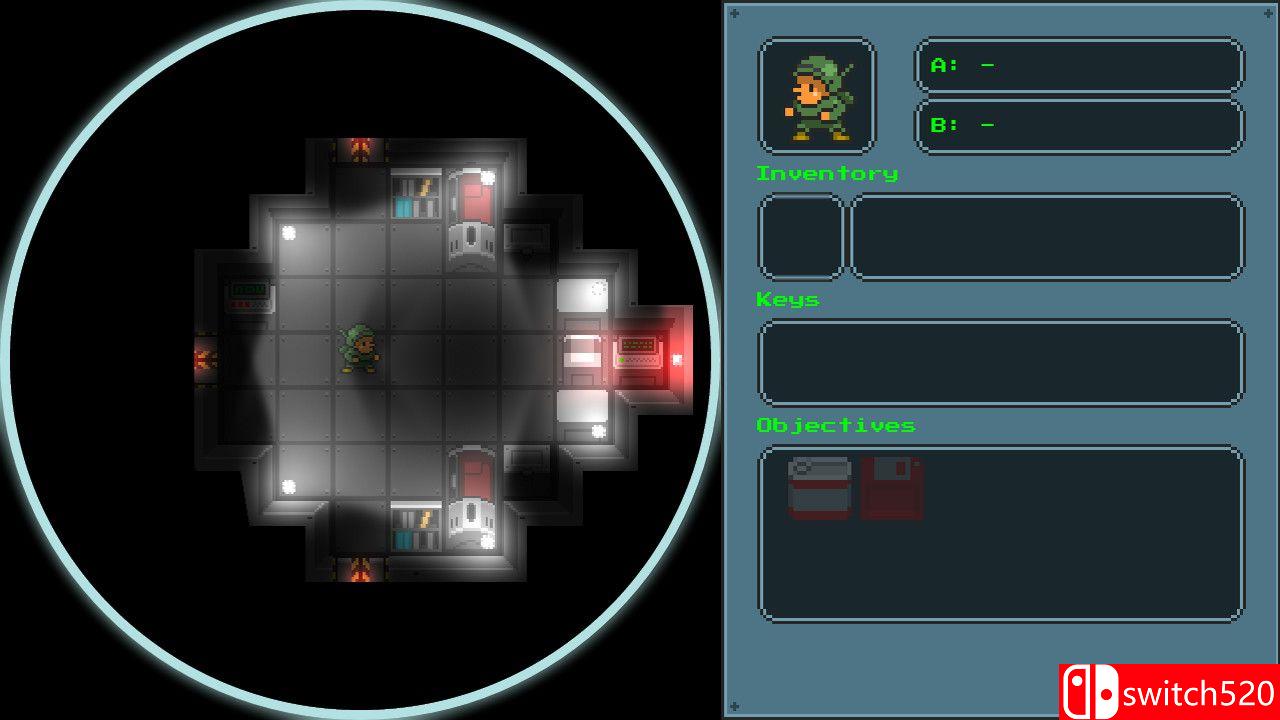Click the flame torch at the top of the room
The image size is (1280, 720).
[360, 146]
